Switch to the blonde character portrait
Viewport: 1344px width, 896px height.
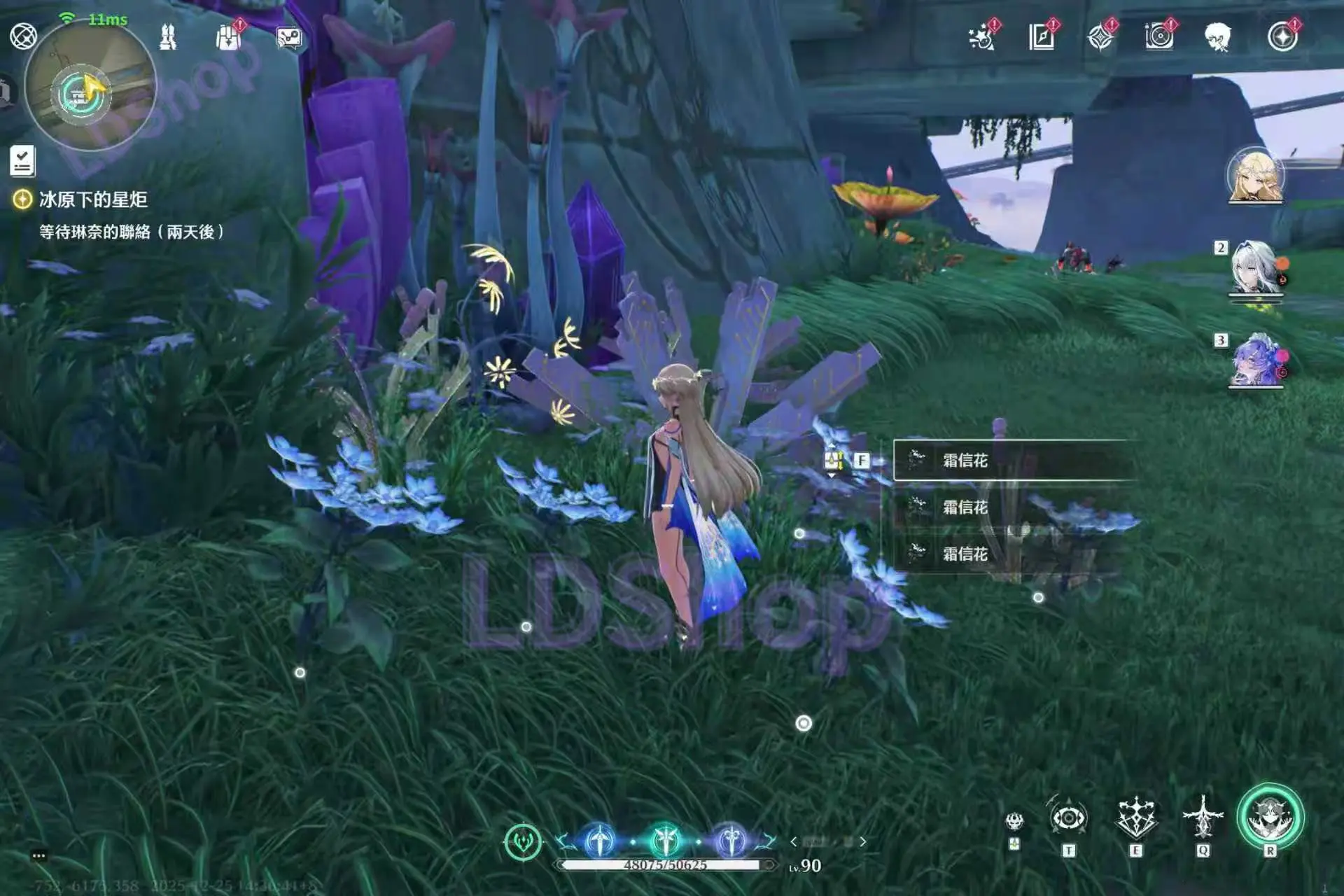pyautogui.click(x=1255, y=176)
